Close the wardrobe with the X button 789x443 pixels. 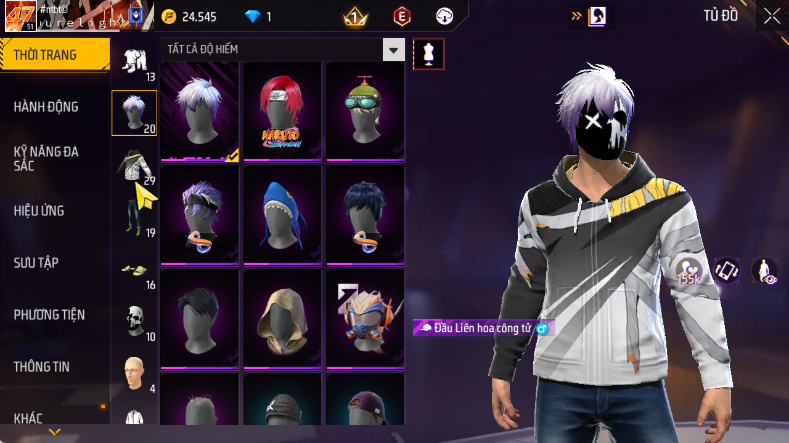(x=771, y=16)
